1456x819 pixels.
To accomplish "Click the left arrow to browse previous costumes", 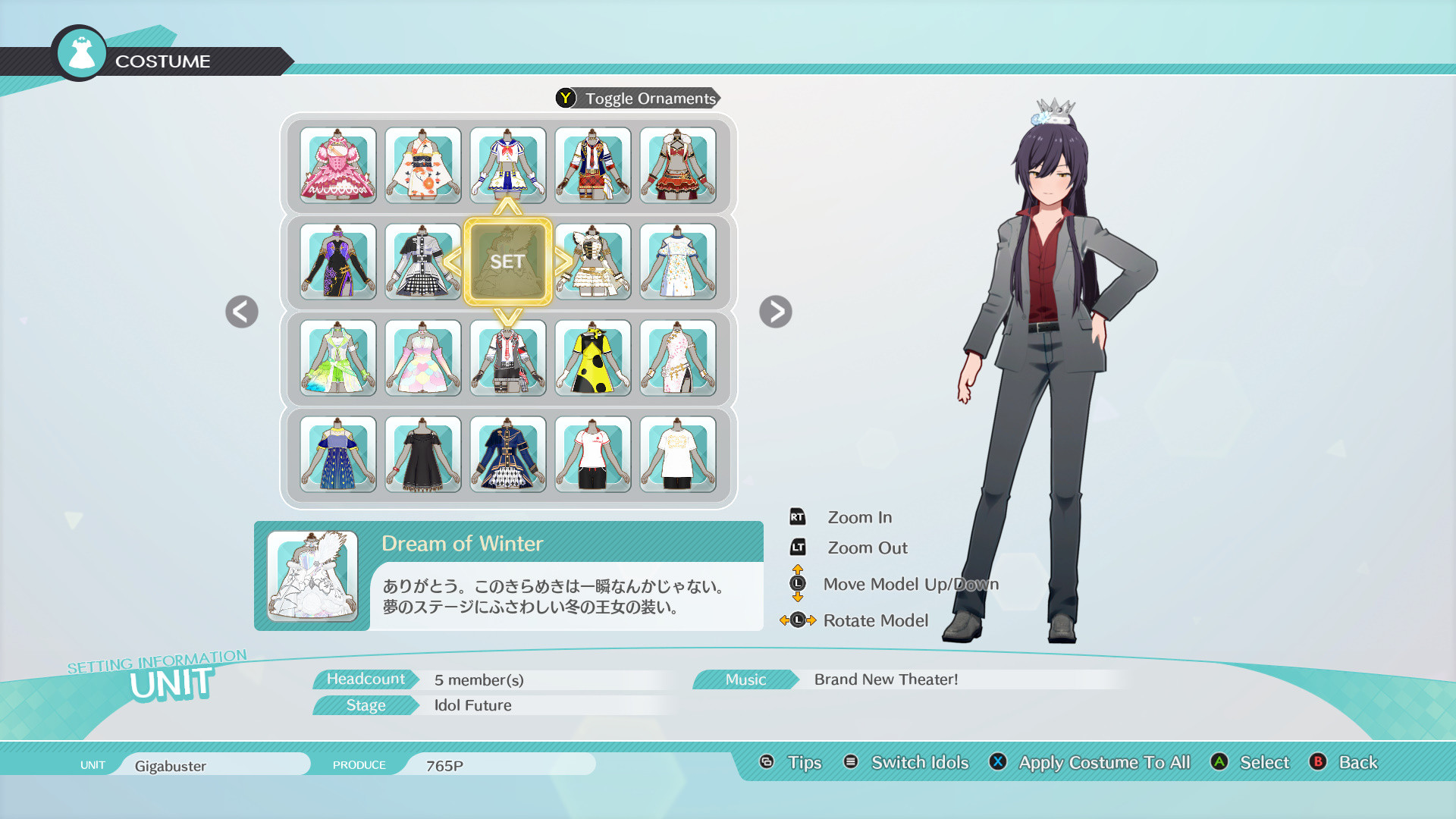I will click(240, 312).
